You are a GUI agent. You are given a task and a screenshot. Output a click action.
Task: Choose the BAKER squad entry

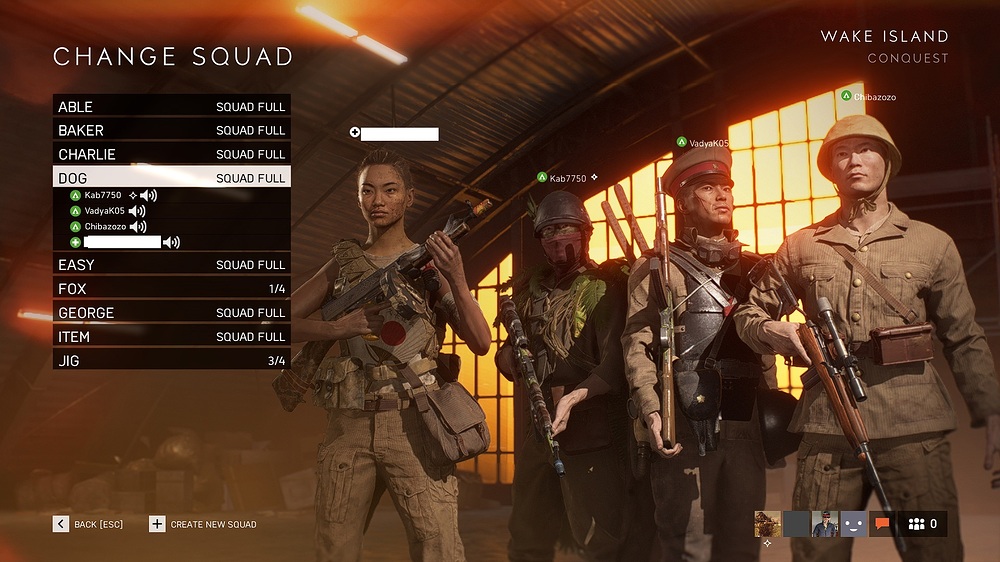(x=171, y=130)
